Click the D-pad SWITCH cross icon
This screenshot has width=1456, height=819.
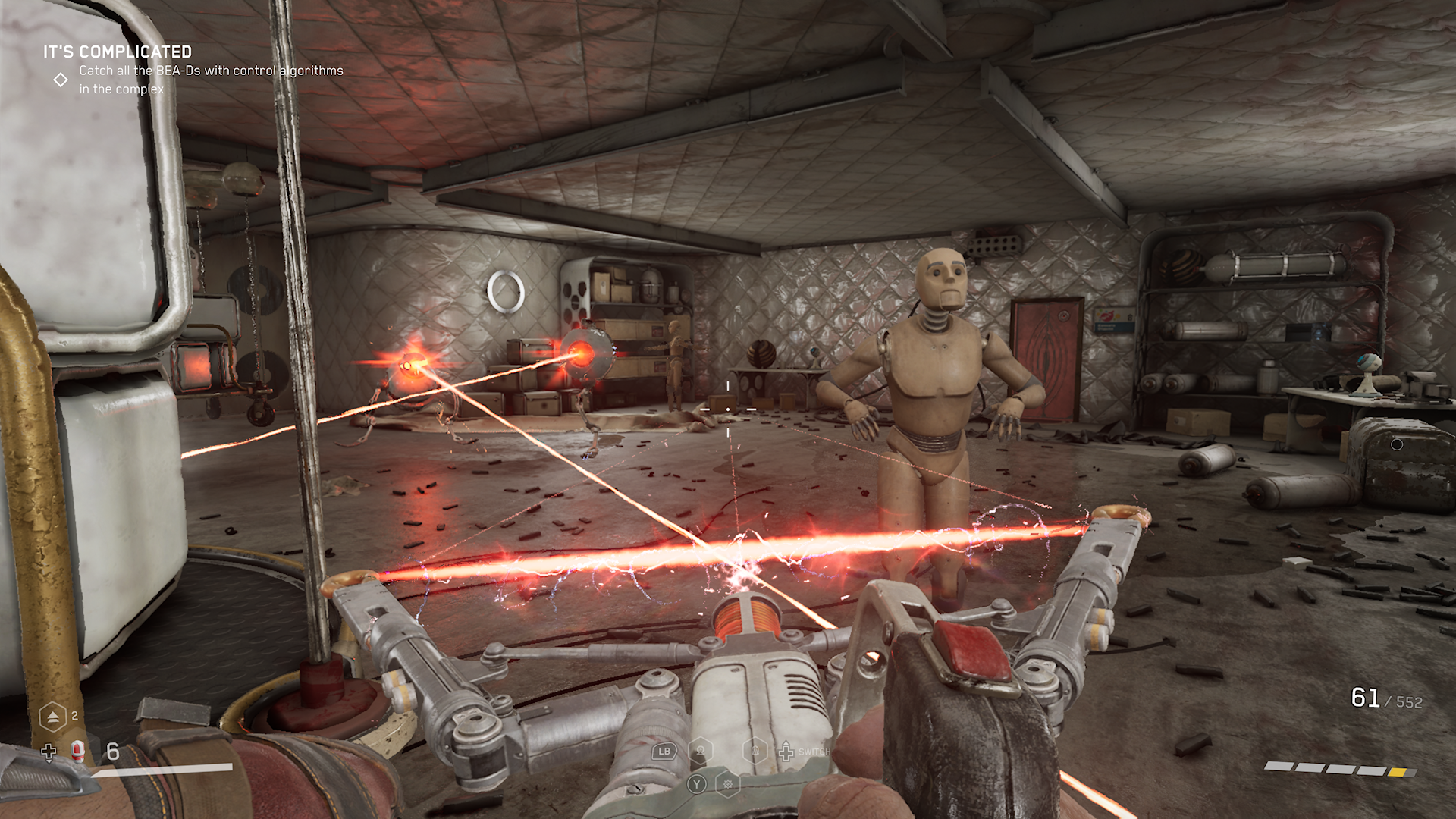point(786,753)
